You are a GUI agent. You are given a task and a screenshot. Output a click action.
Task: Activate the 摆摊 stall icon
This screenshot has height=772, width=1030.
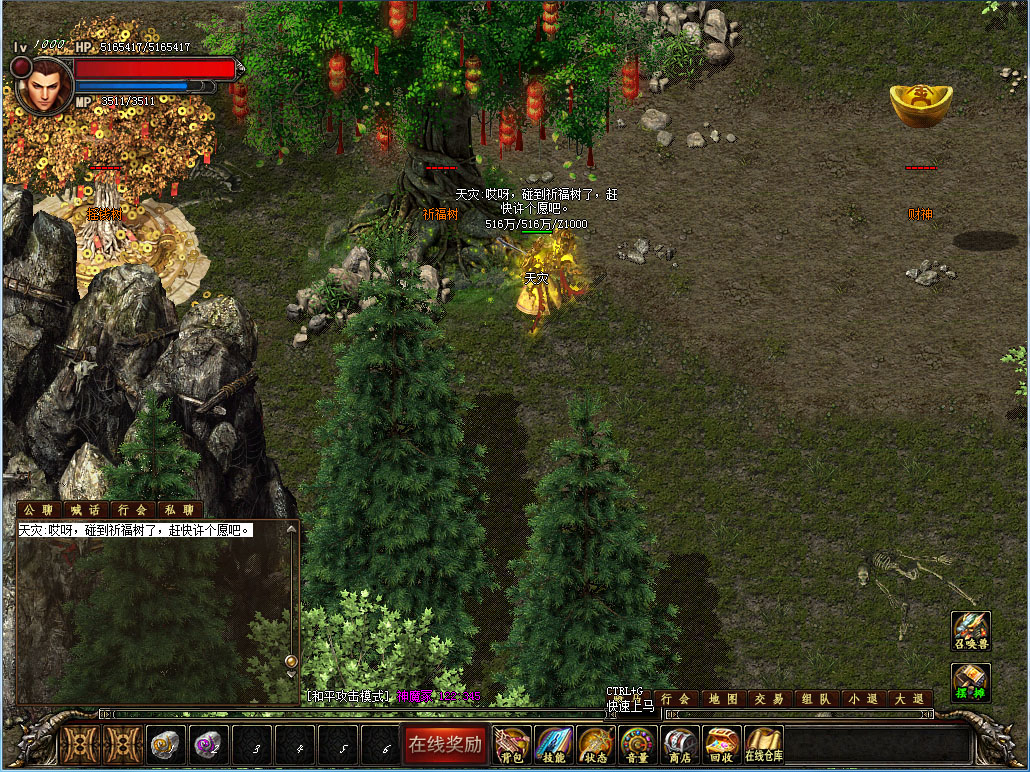tap(970, 682)
